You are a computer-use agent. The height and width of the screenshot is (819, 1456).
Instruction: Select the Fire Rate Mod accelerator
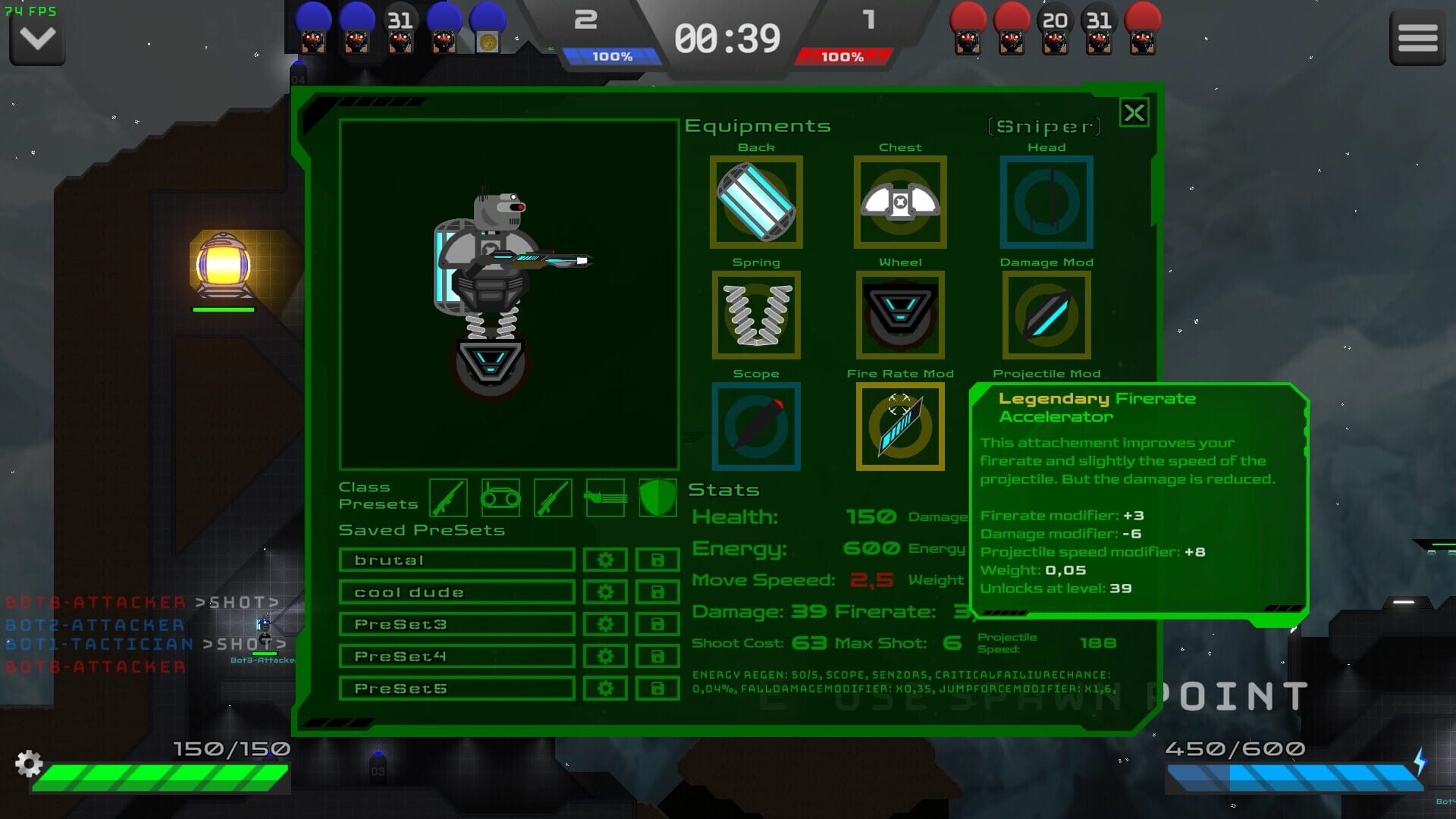(901, 425)
